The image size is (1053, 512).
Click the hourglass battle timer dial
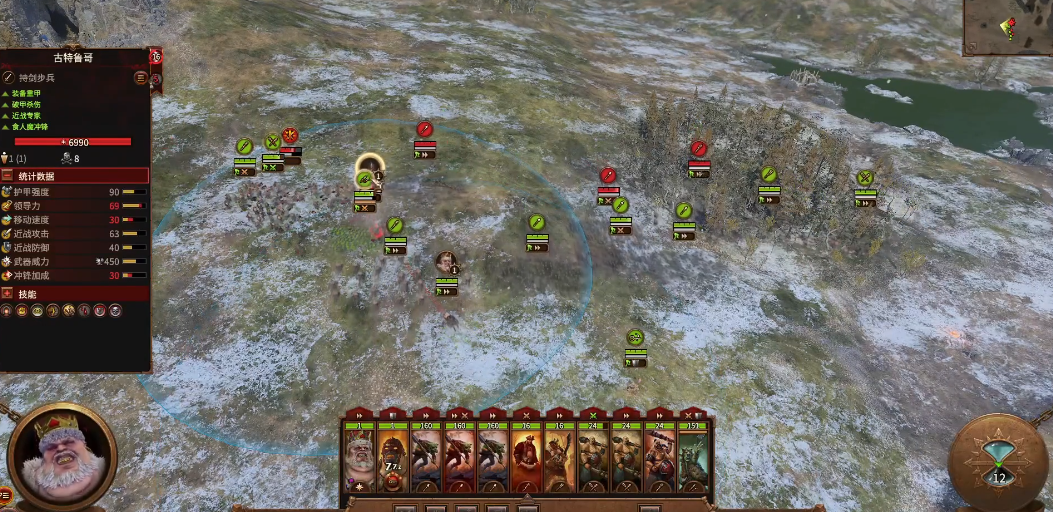[x=998, y=462]
